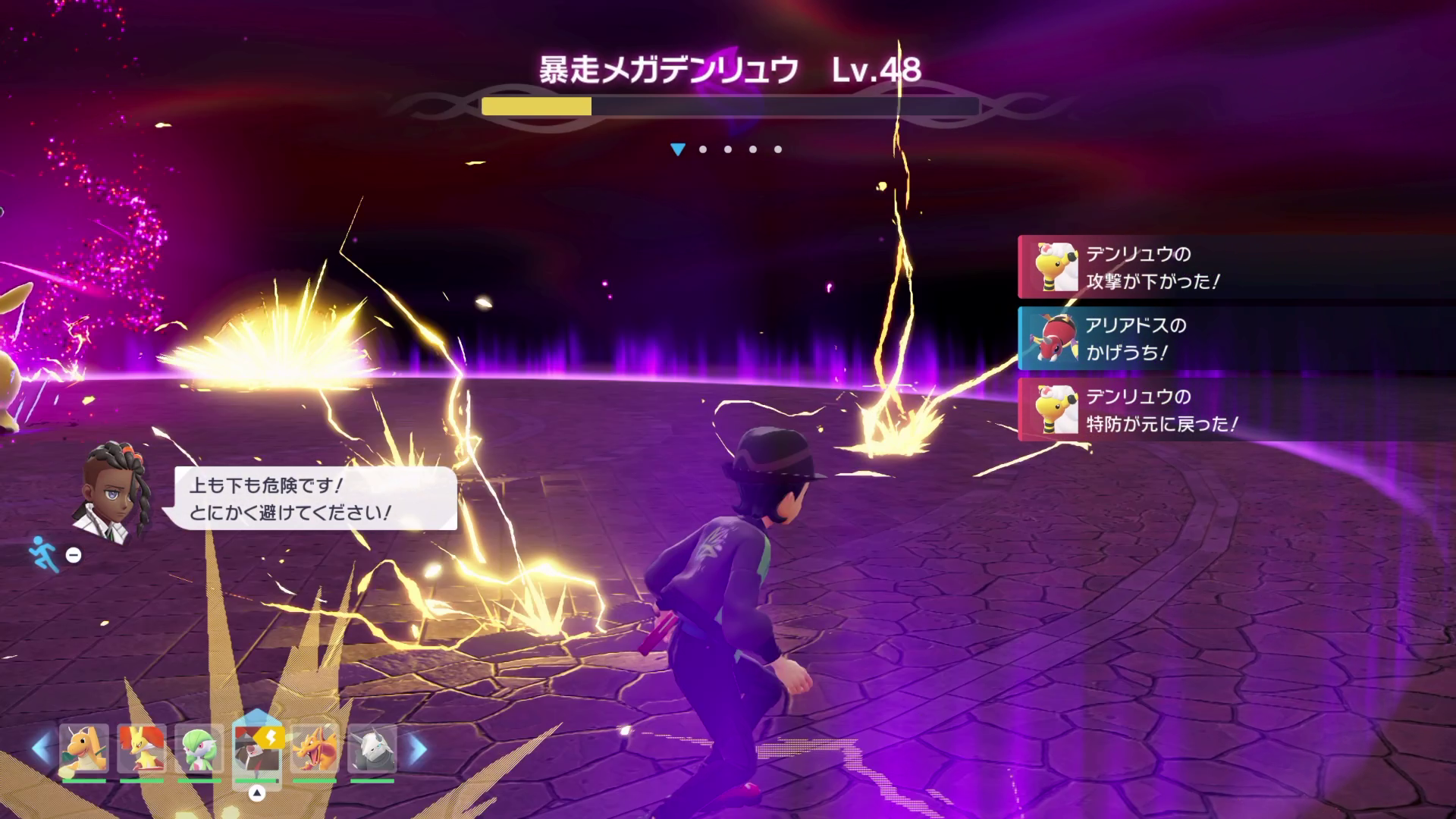Select the paralyzed active Pokémon slot

click(x=256, y=749)
